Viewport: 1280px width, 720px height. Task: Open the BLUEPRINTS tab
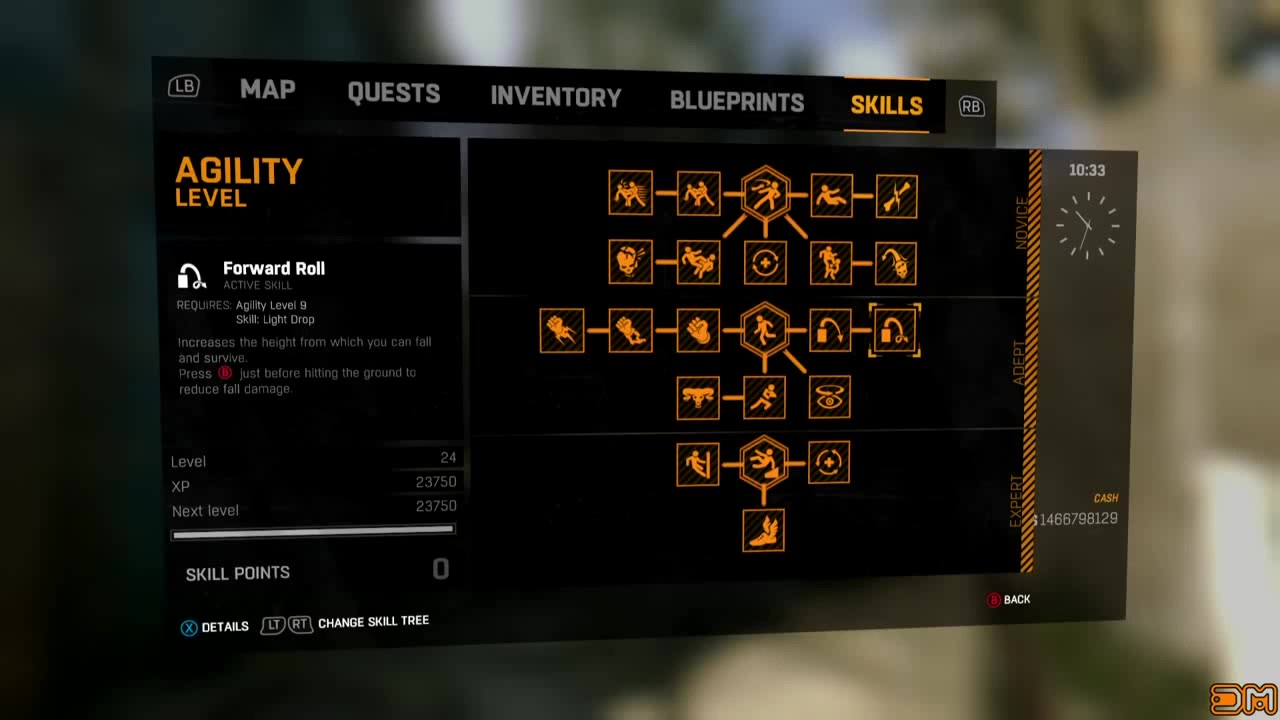[x=737, y=100]
